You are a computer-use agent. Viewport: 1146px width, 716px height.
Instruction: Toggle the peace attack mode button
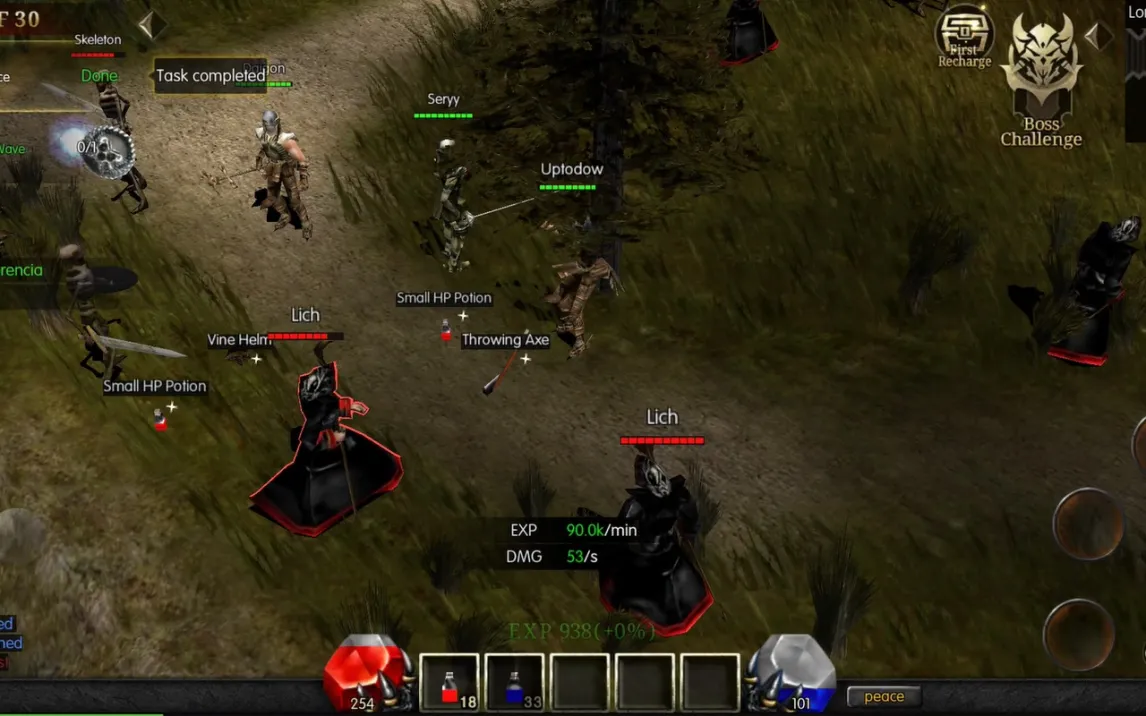click(884, 697)
